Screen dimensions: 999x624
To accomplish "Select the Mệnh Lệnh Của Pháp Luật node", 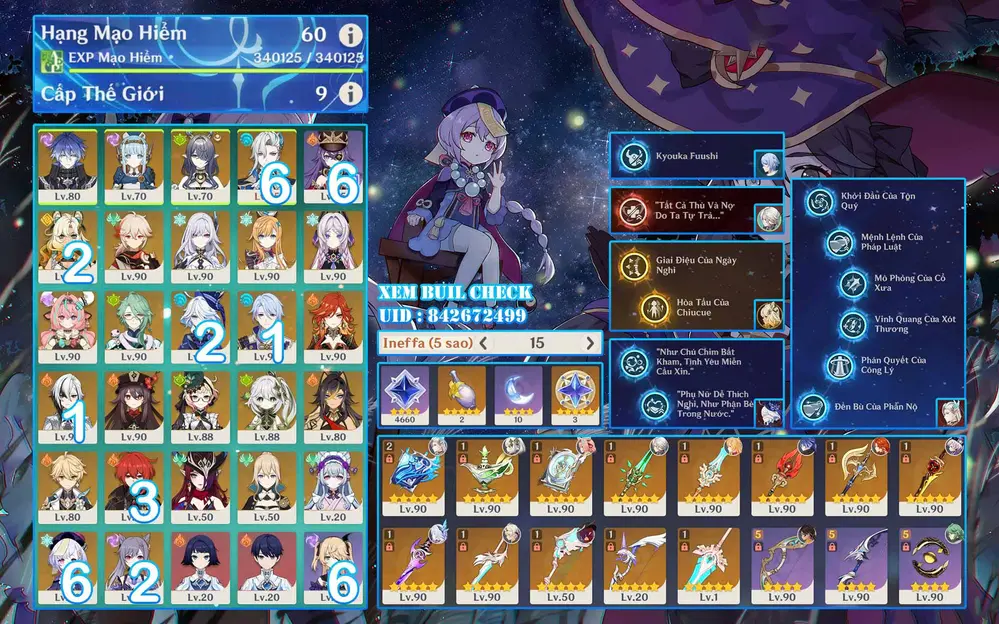I will coord(839,242).
